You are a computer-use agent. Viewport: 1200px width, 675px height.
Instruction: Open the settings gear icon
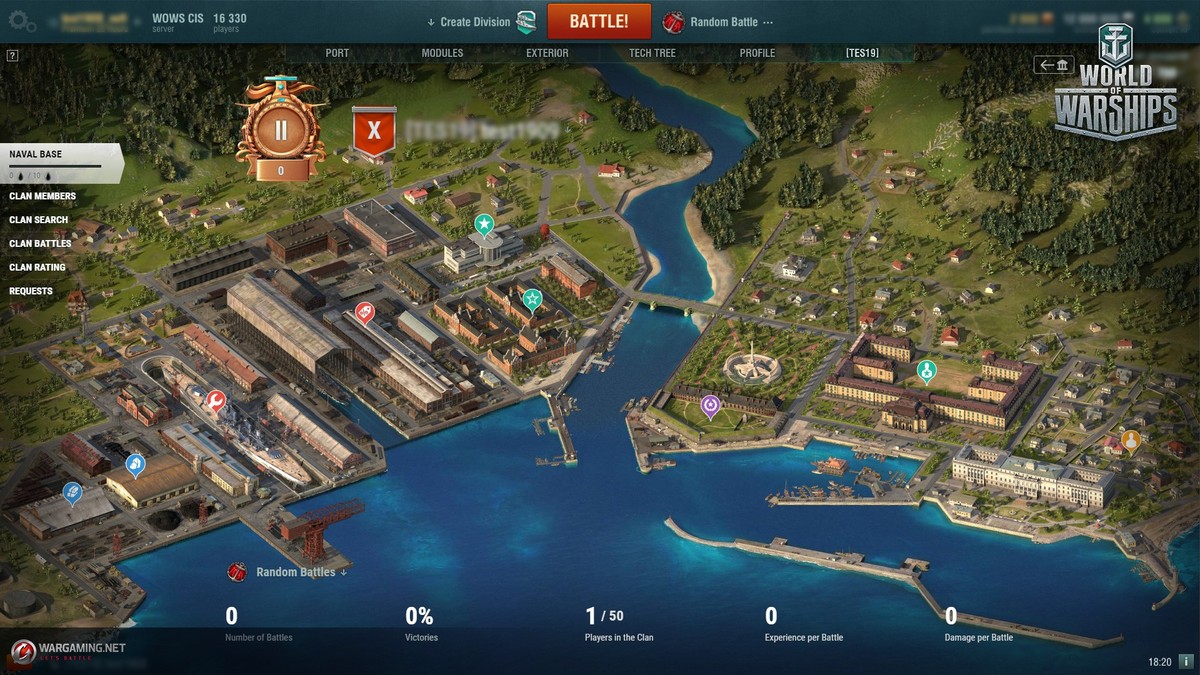tap(22, 22)
